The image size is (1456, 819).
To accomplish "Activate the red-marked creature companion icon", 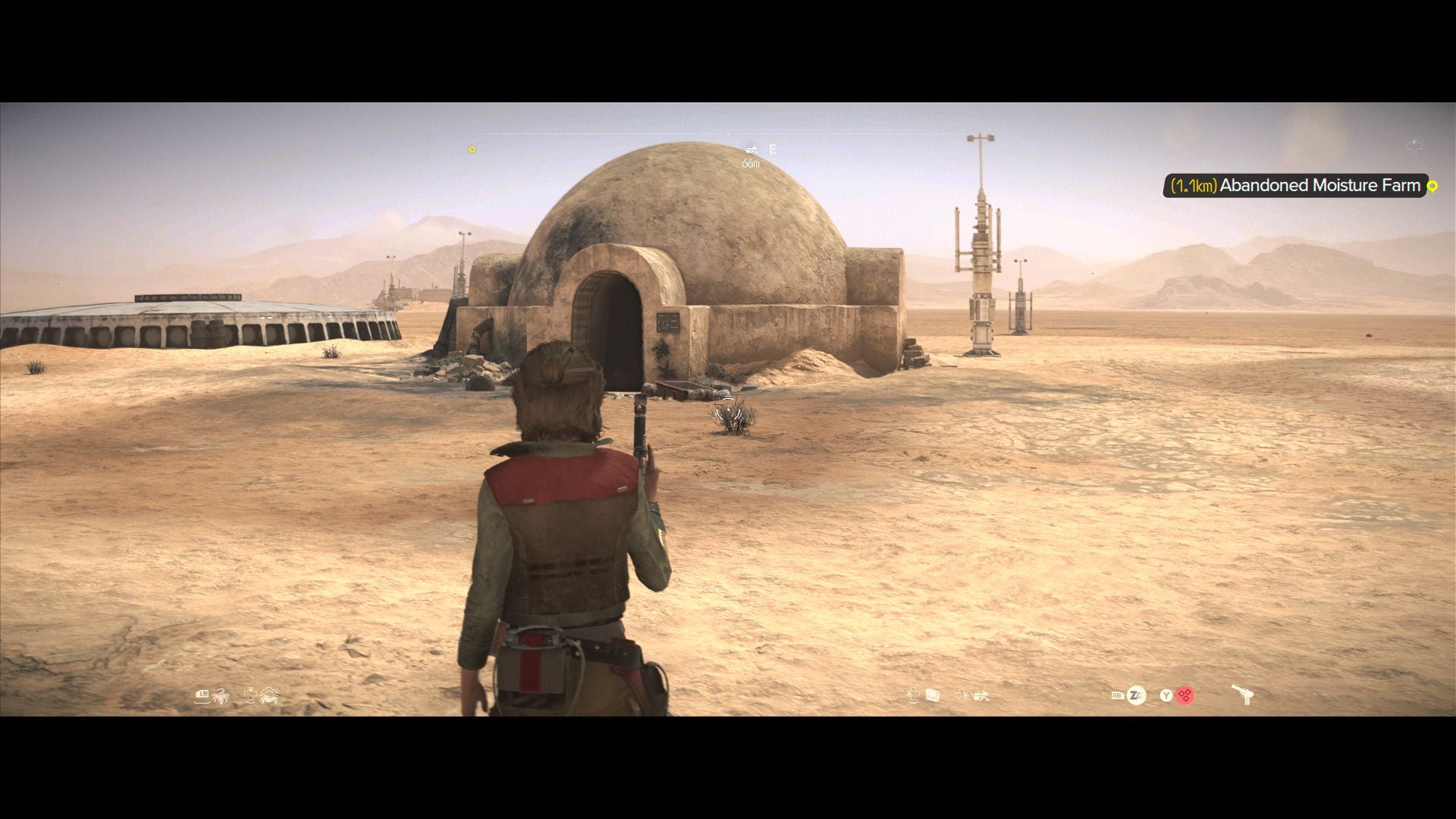I will tap(221, 695).
